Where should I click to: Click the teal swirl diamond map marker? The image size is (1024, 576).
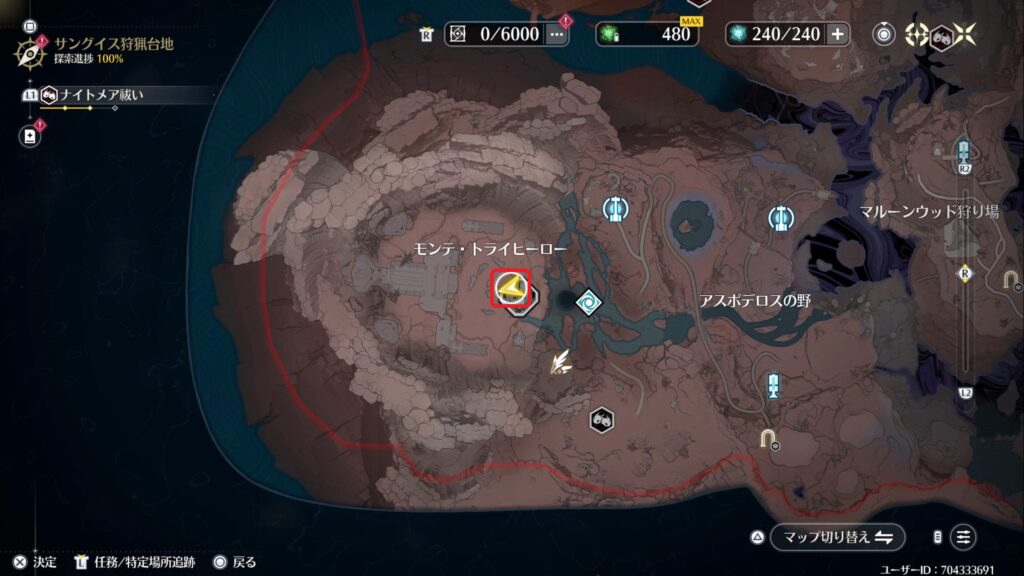[x=590, y=301]
